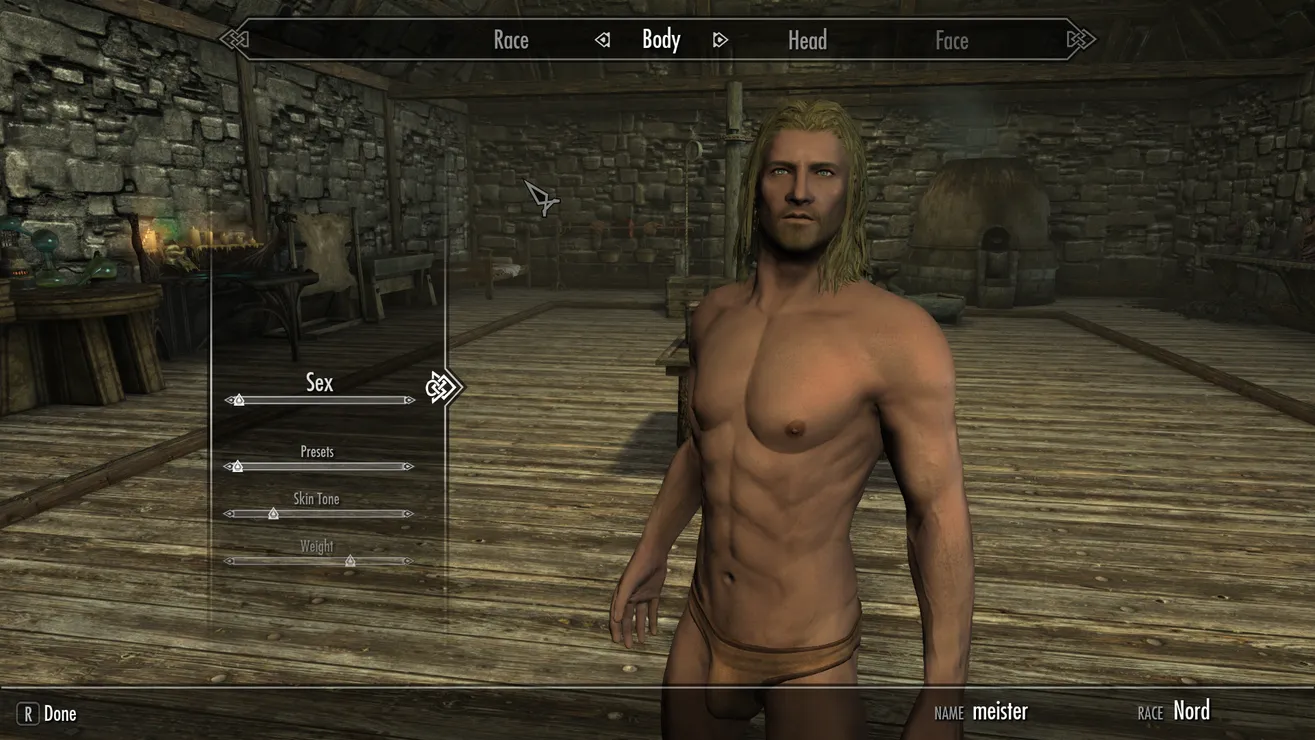1315x740 pixels.
Task: Click the Done button
Action: pos(48,714)
